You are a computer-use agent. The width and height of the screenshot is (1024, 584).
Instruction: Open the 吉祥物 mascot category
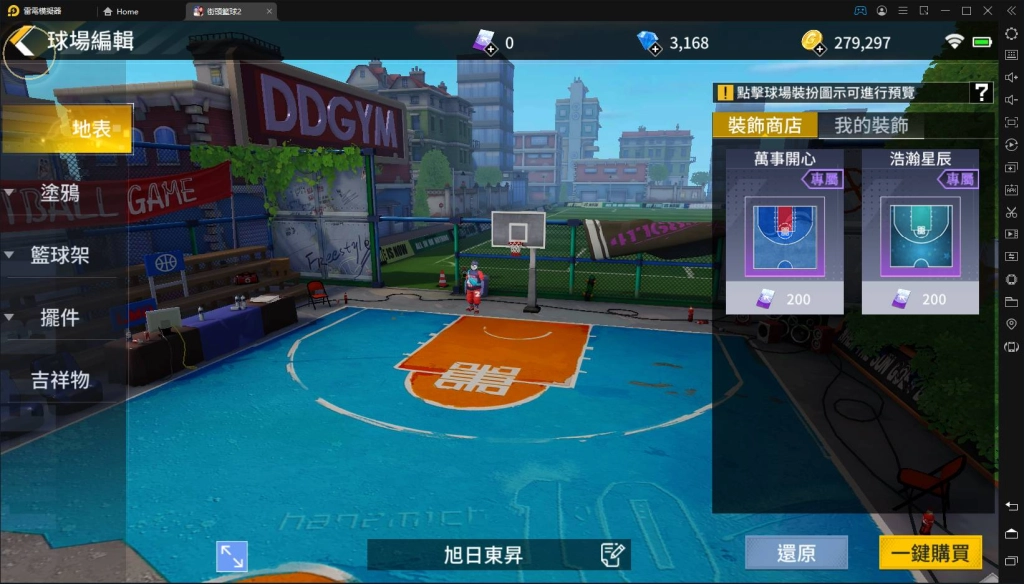click(60, 380)
